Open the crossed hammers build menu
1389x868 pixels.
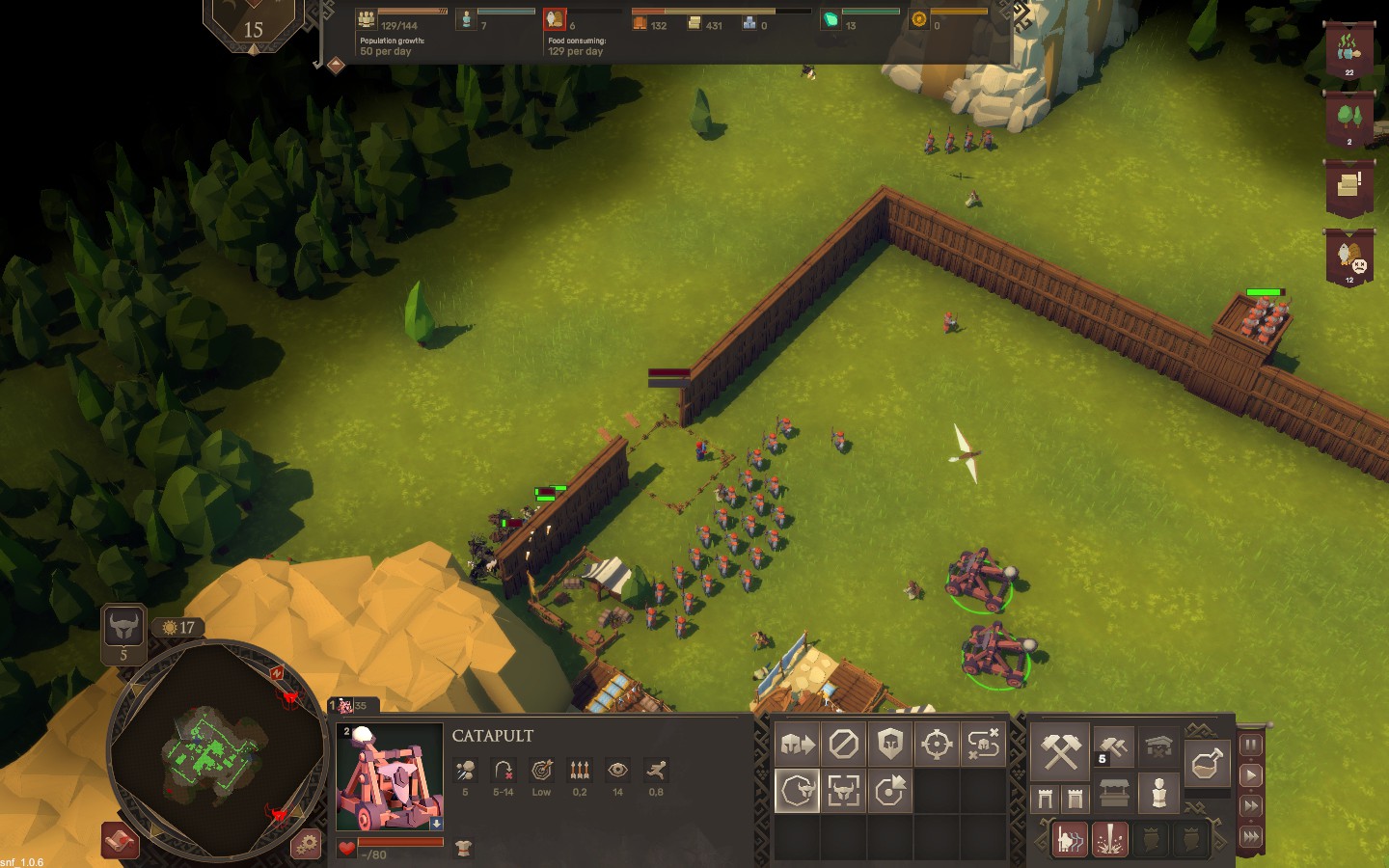click(x=1060, y=751)
